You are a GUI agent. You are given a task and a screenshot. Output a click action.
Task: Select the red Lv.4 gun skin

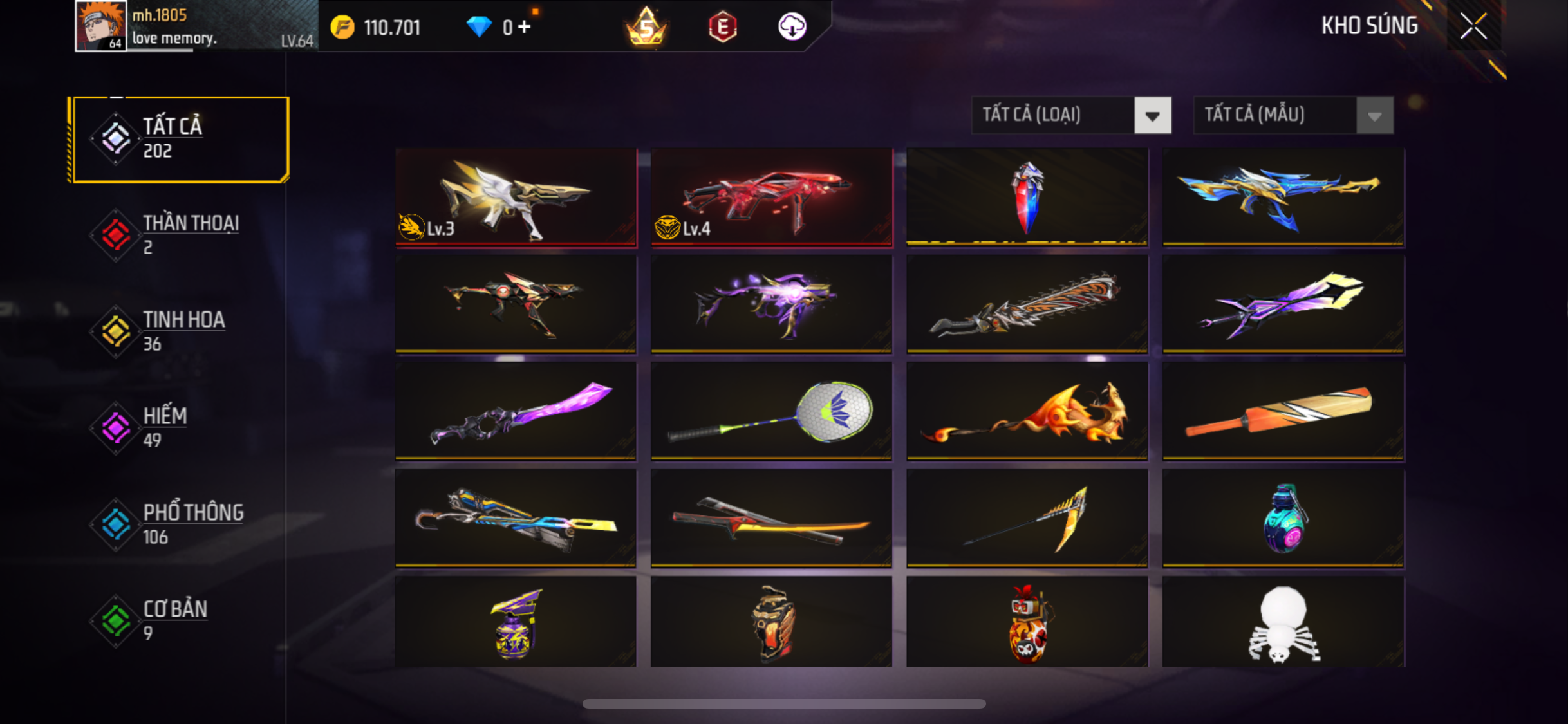click(x=771, y=197)
